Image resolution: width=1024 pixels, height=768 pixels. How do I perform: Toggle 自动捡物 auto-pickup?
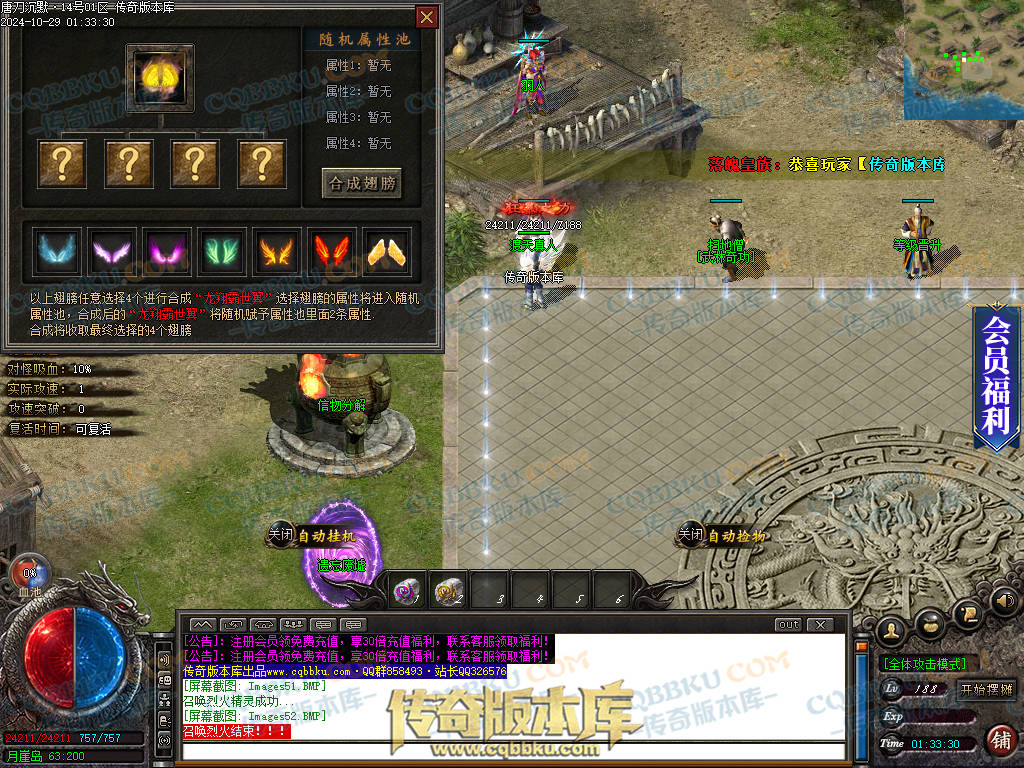(x=723, y=536)
